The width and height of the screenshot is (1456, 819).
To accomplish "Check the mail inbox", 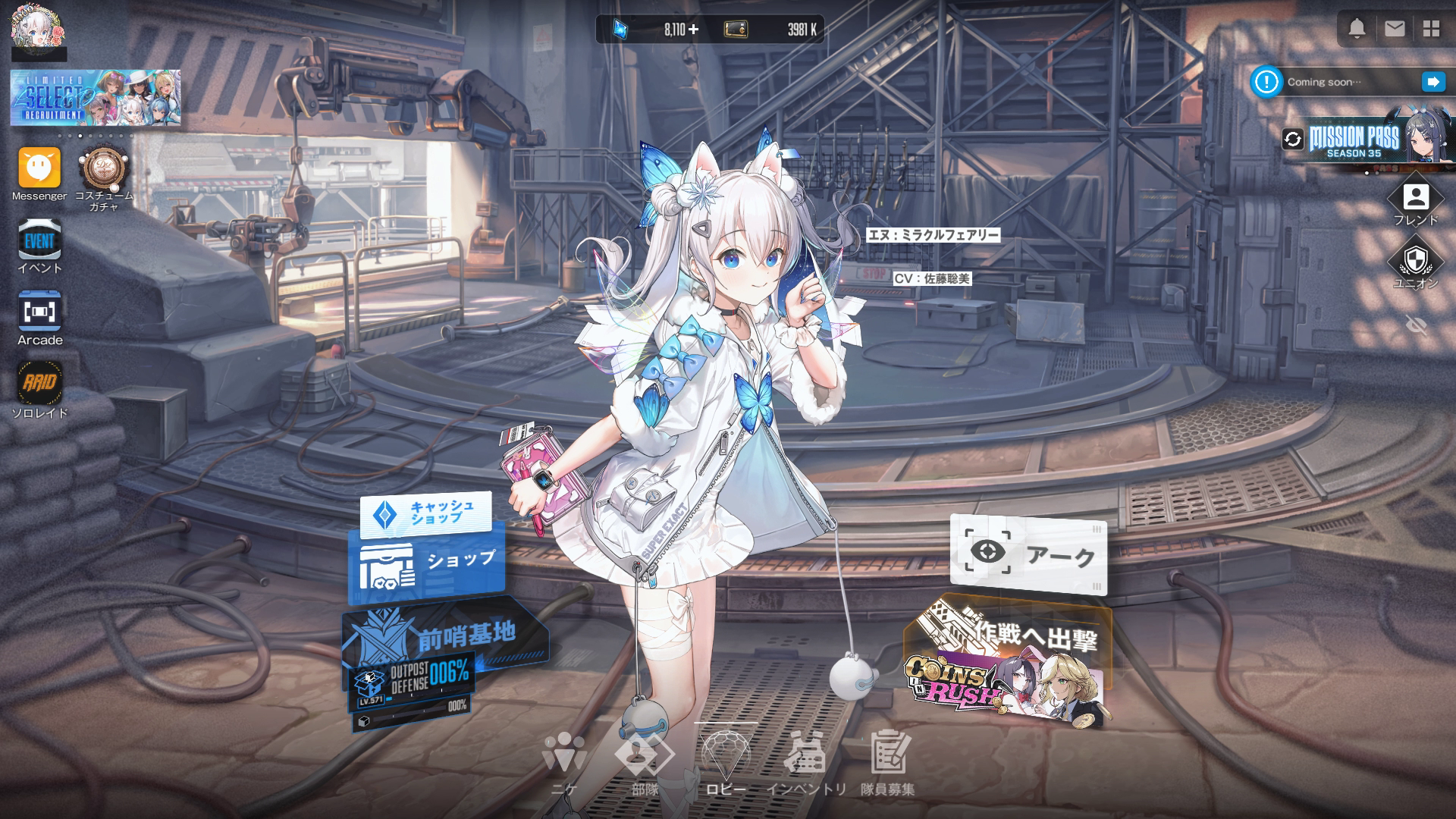I will (x=1394, y=29).
